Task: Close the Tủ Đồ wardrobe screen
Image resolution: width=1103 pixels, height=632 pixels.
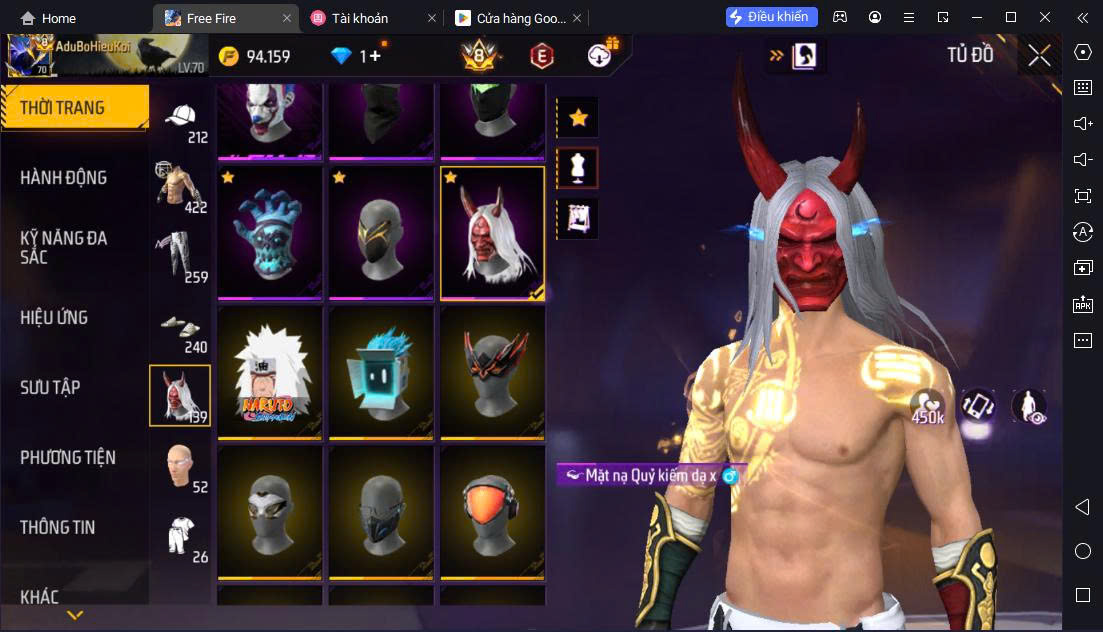Action: [x=1039, y=56]
